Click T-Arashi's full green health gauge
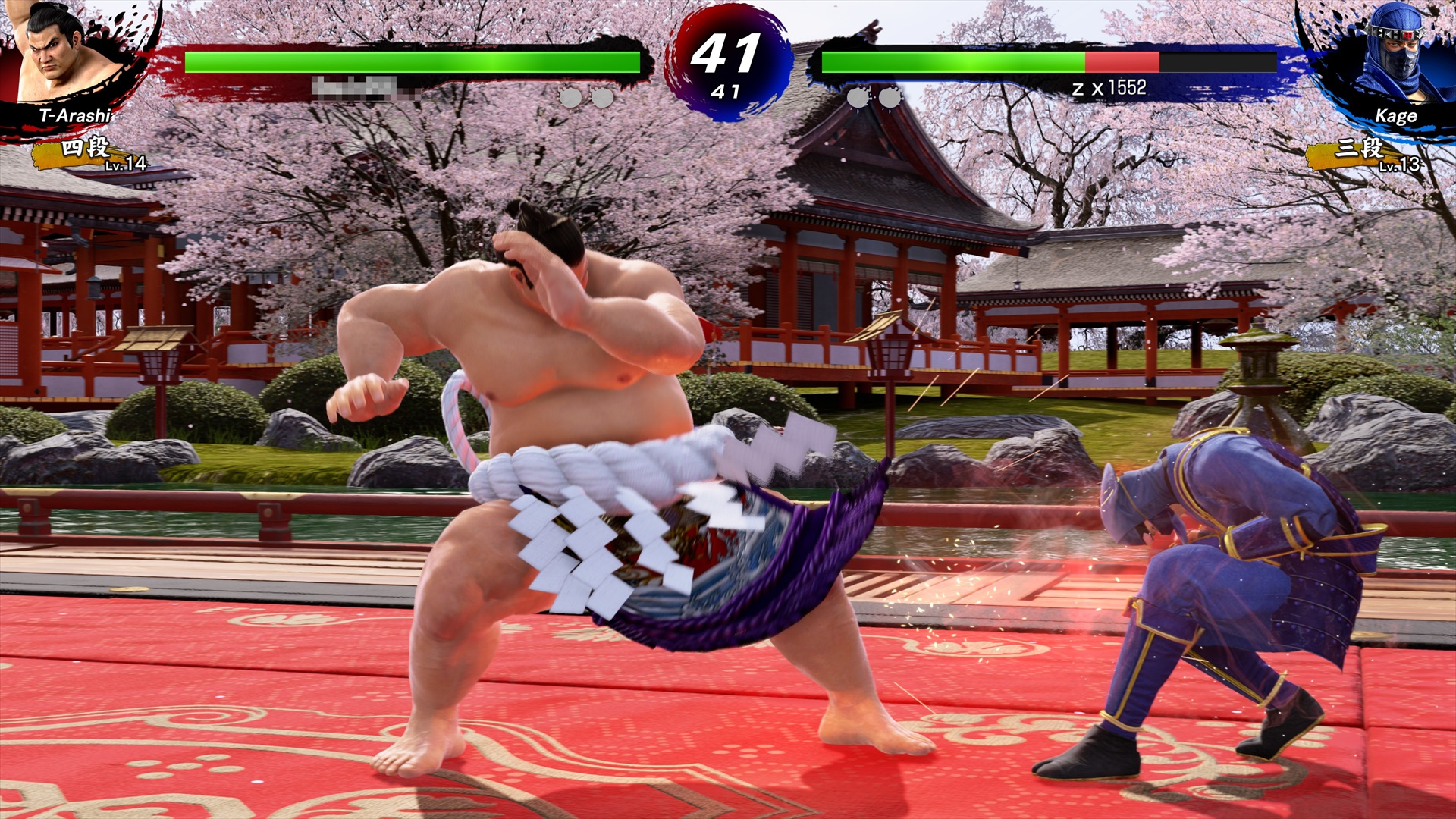This screenshot has width=1456, height=819. point(409,59)
